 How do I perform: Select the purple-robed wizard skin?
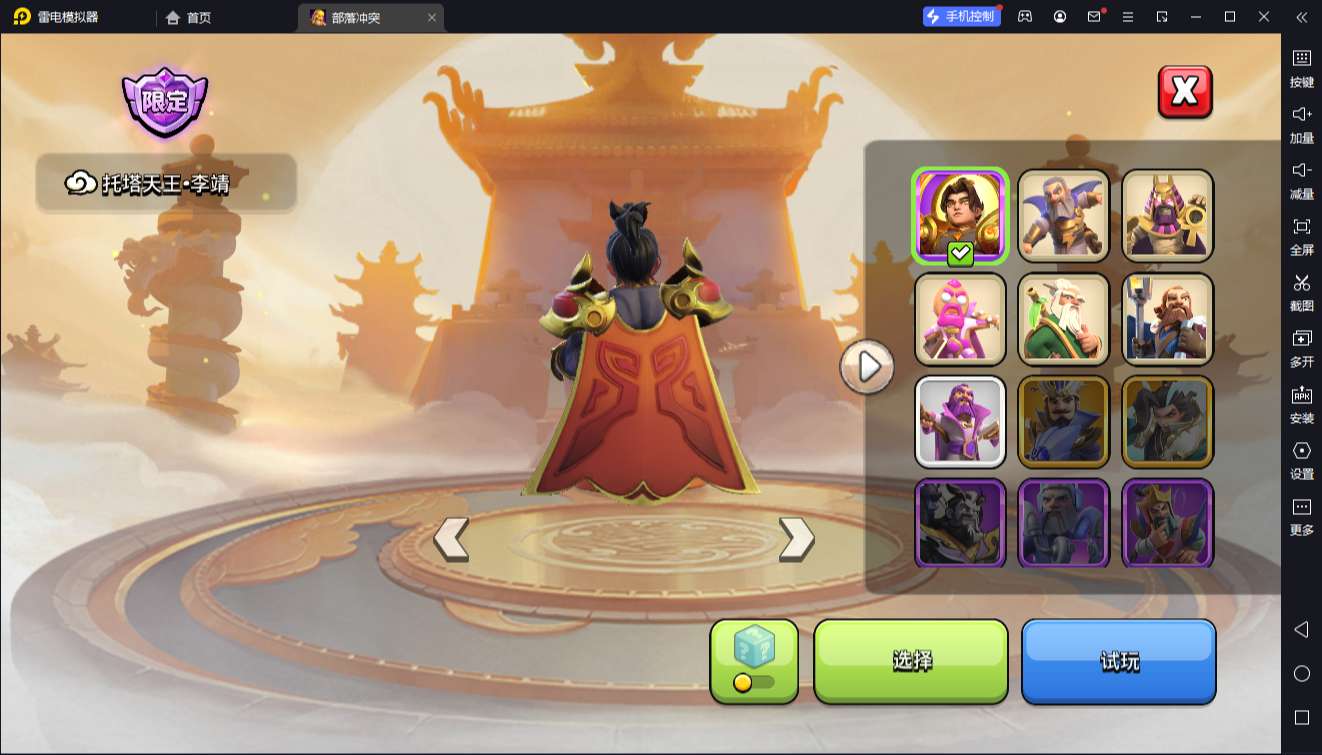click(960, 421)
